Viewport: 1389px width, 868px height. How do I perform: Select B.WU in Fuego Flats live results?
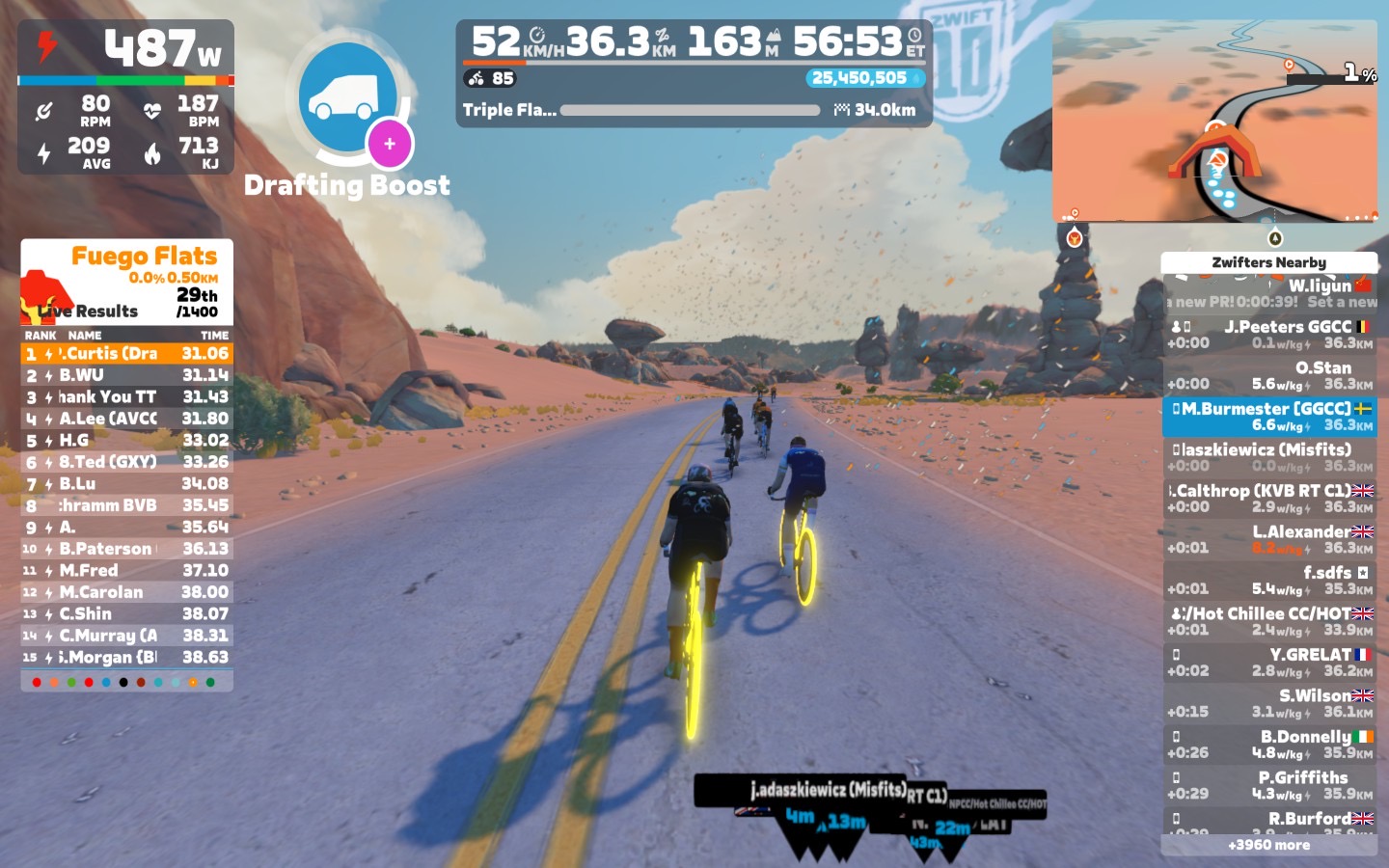(x=126, y=375)
